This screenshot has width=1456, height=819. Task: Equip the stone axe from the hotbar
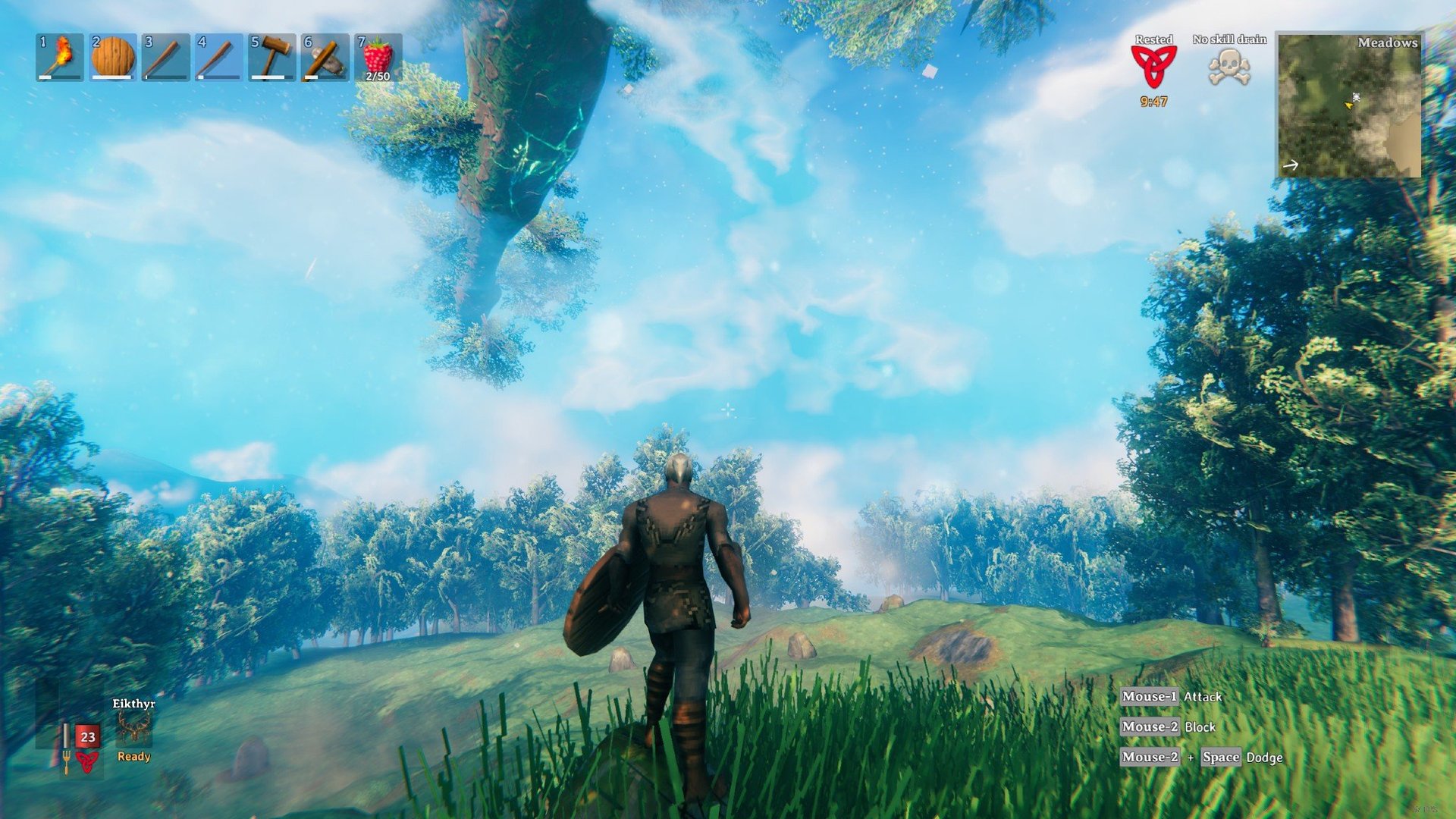tap(325, 57)
